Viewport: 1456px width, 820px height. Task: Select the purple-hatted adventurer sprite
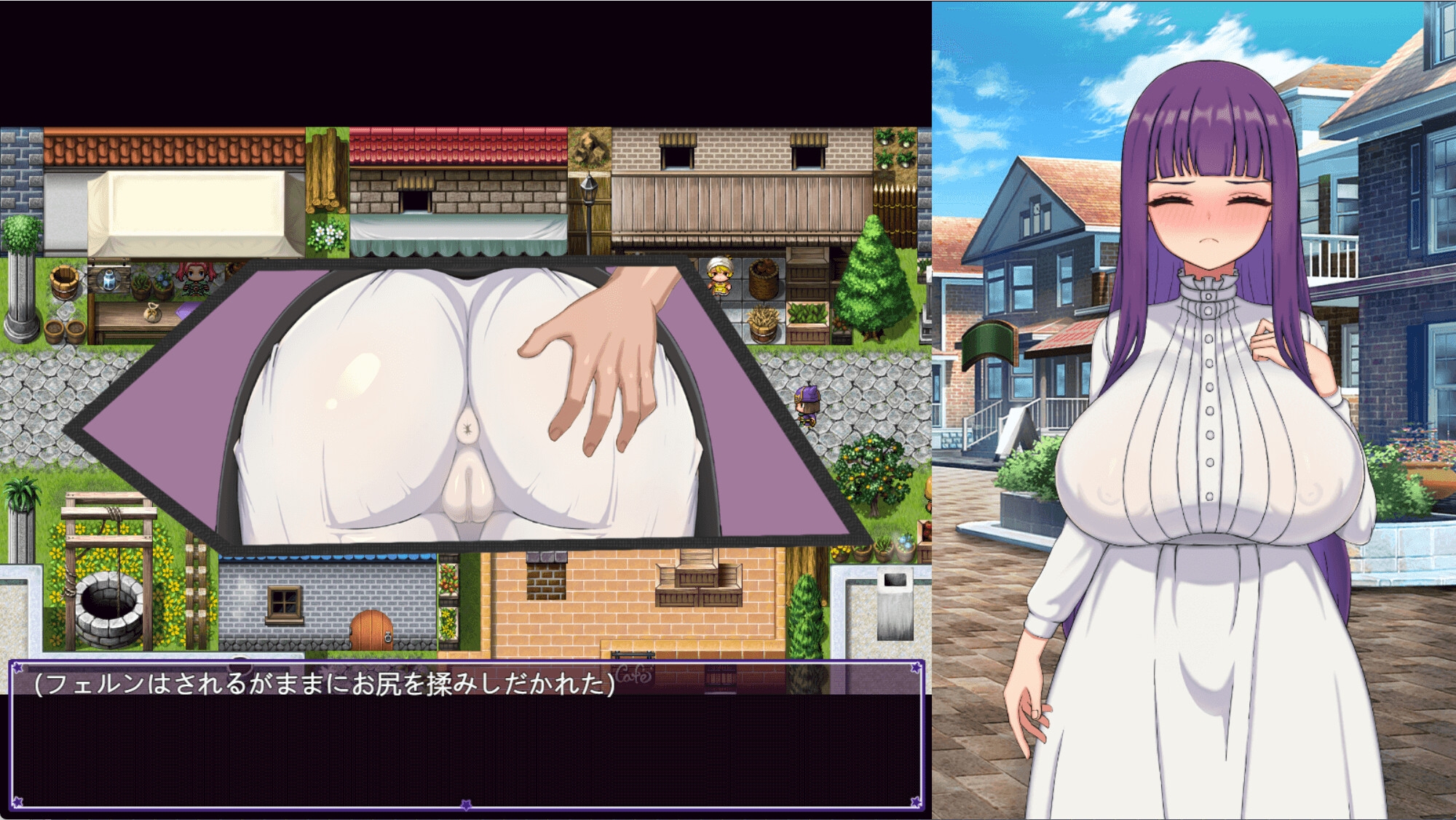coord(807,406)
